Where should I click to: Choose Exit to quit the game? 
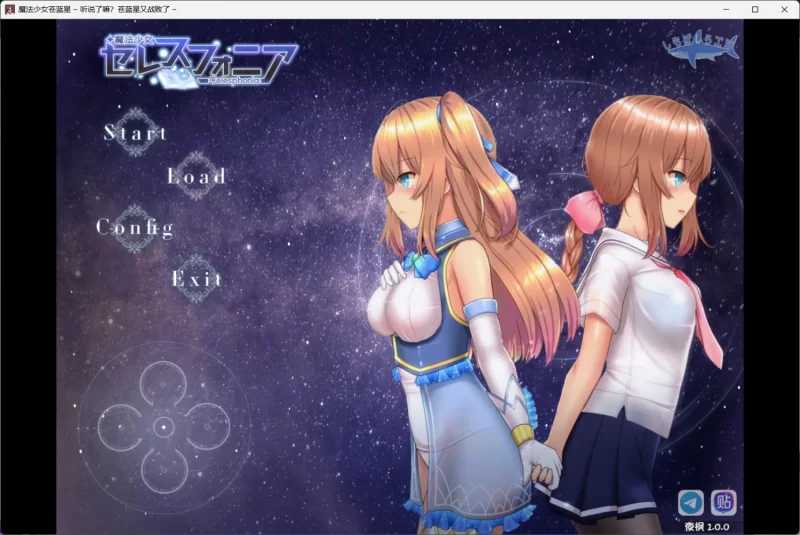[x=196, y=279]
